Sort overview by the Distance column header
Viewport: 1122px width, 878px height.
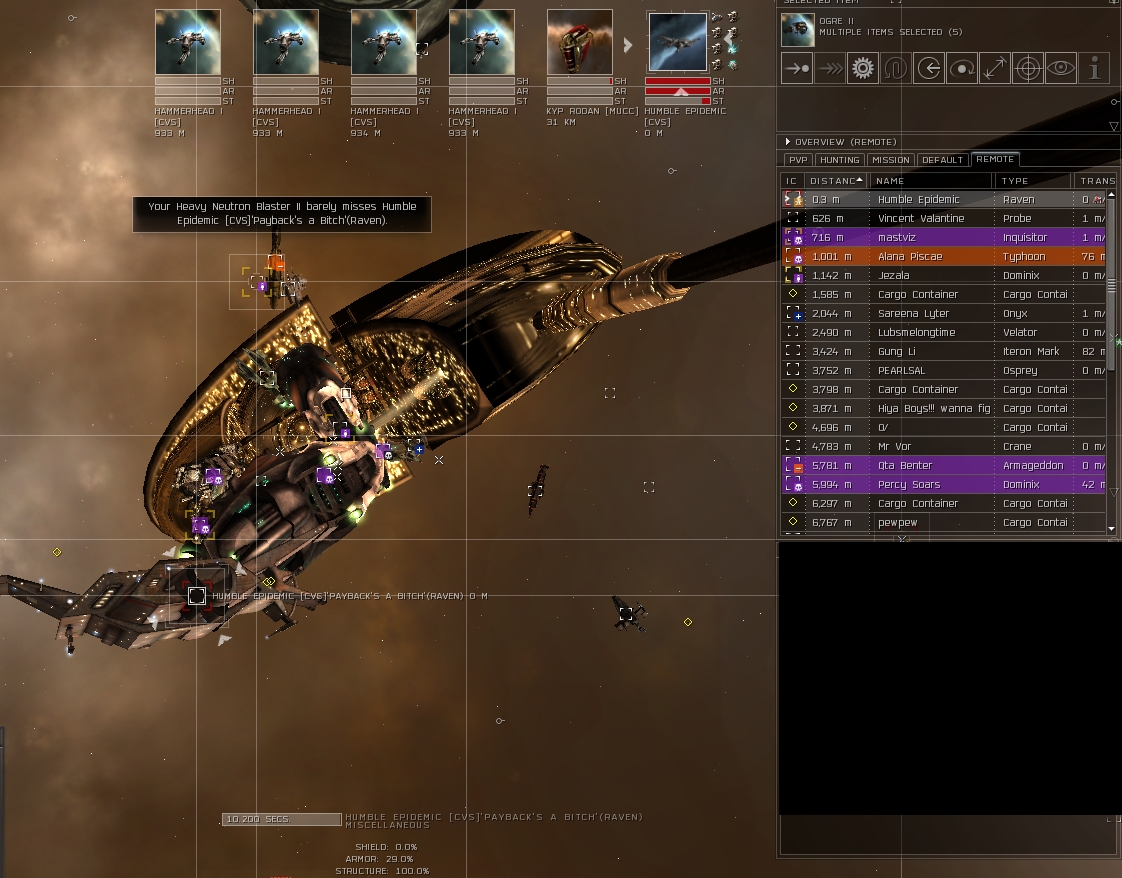click(836, 181)
